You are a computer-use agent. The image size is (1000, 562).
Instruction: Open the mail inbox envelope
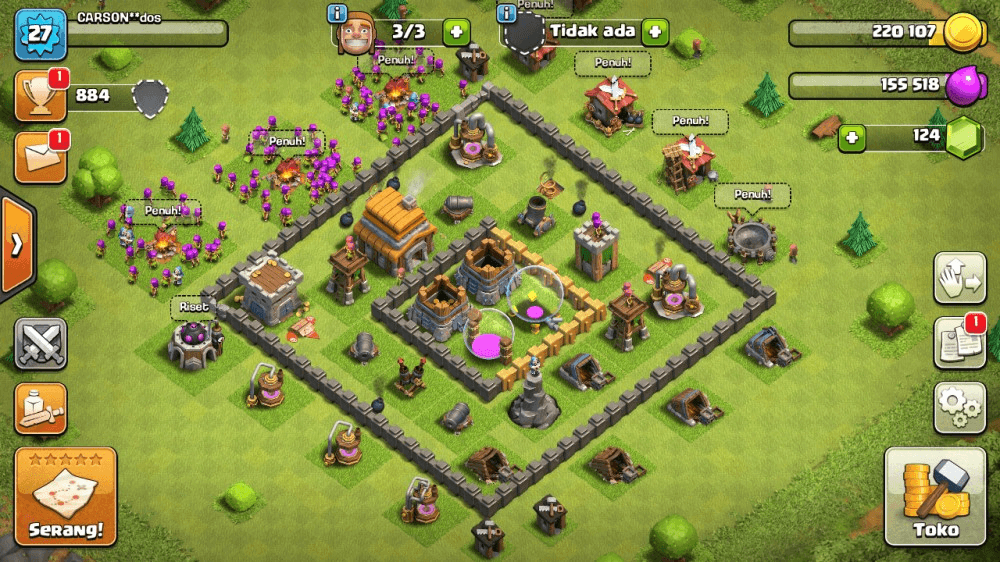point(40,158)
